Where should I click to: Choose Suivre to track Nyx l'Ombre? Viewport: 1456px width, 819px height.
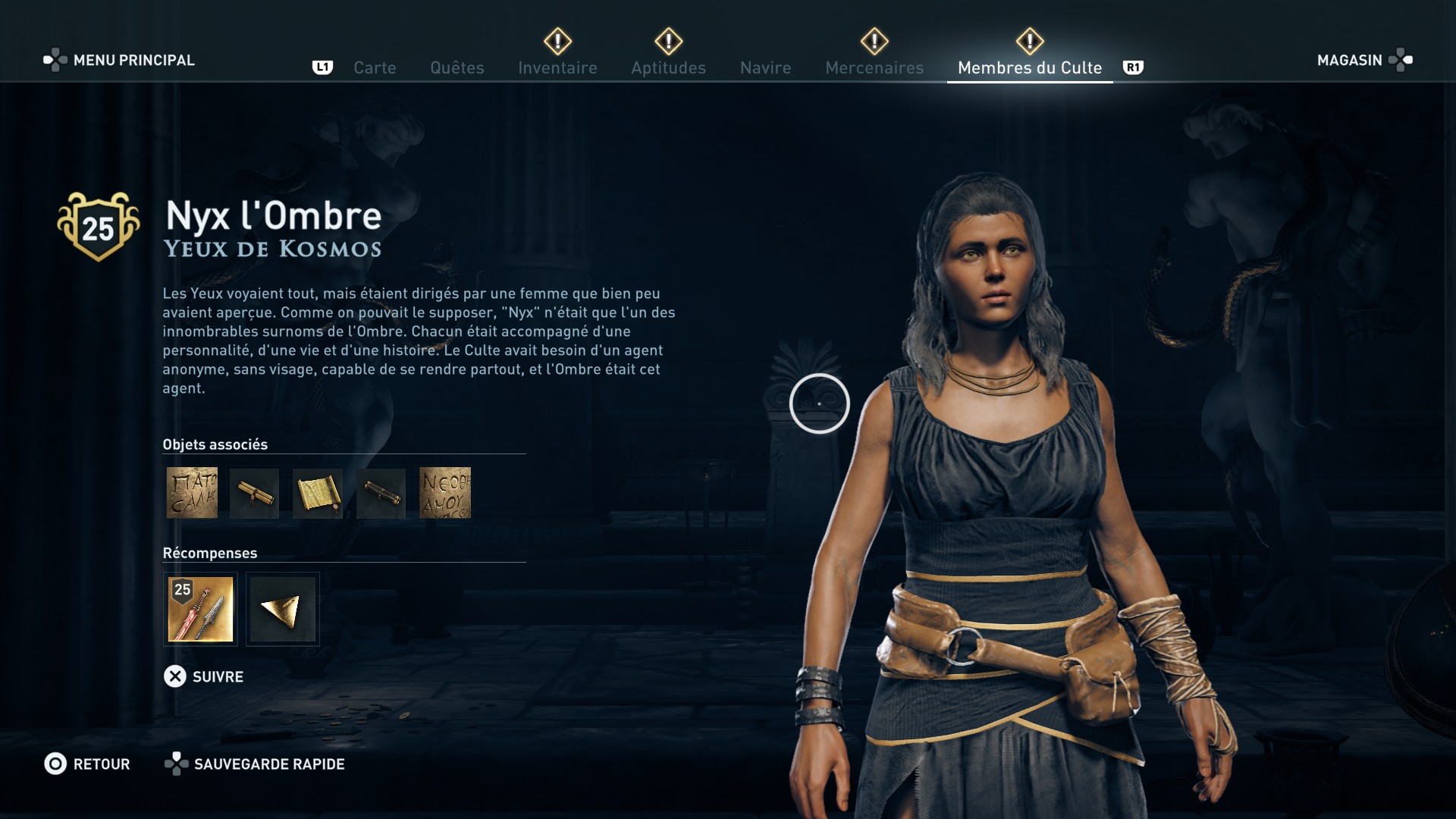(x=204, y=676)
